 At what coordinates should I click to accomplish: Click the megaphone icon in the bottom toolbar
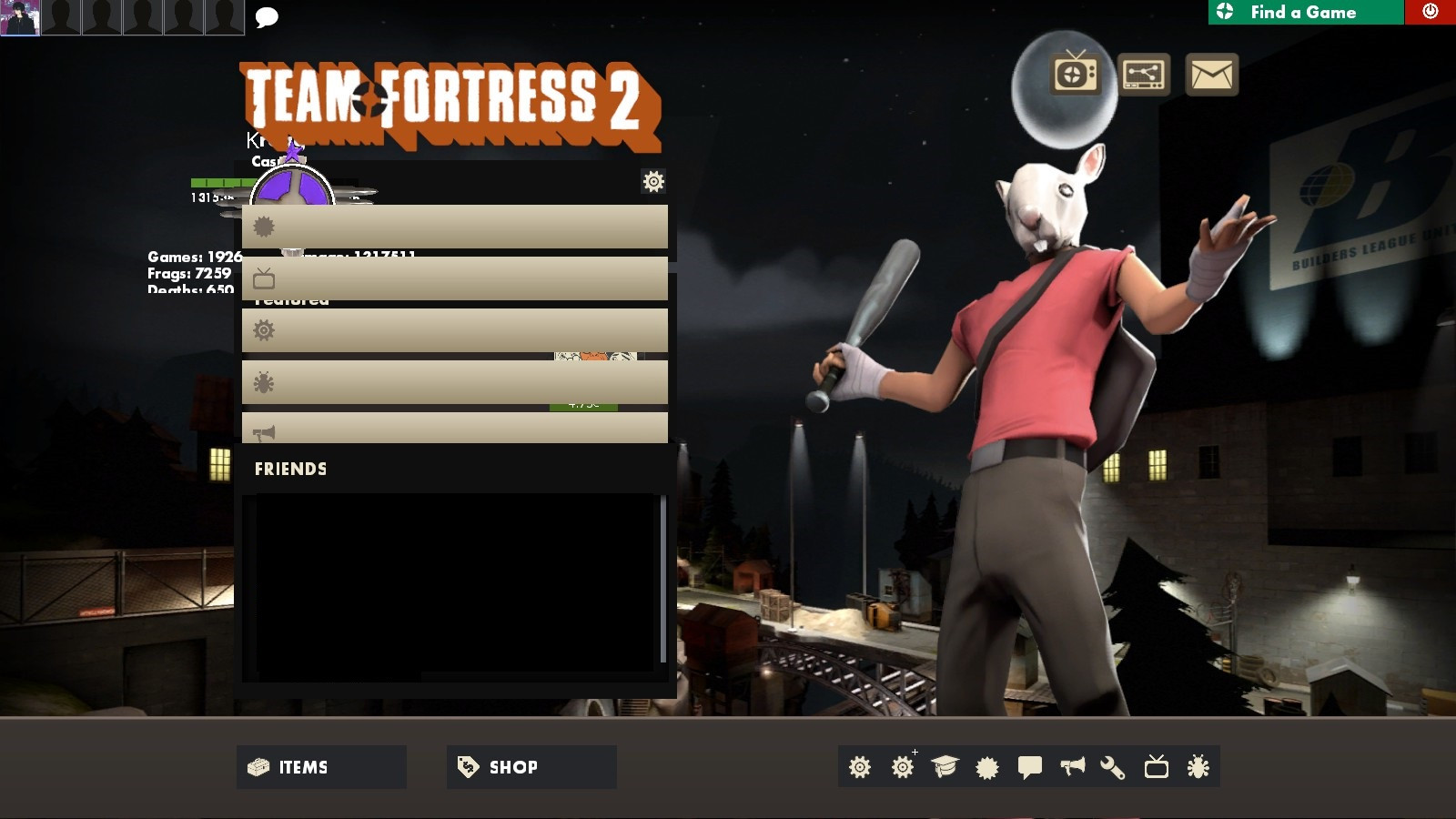coord(1072,767)
